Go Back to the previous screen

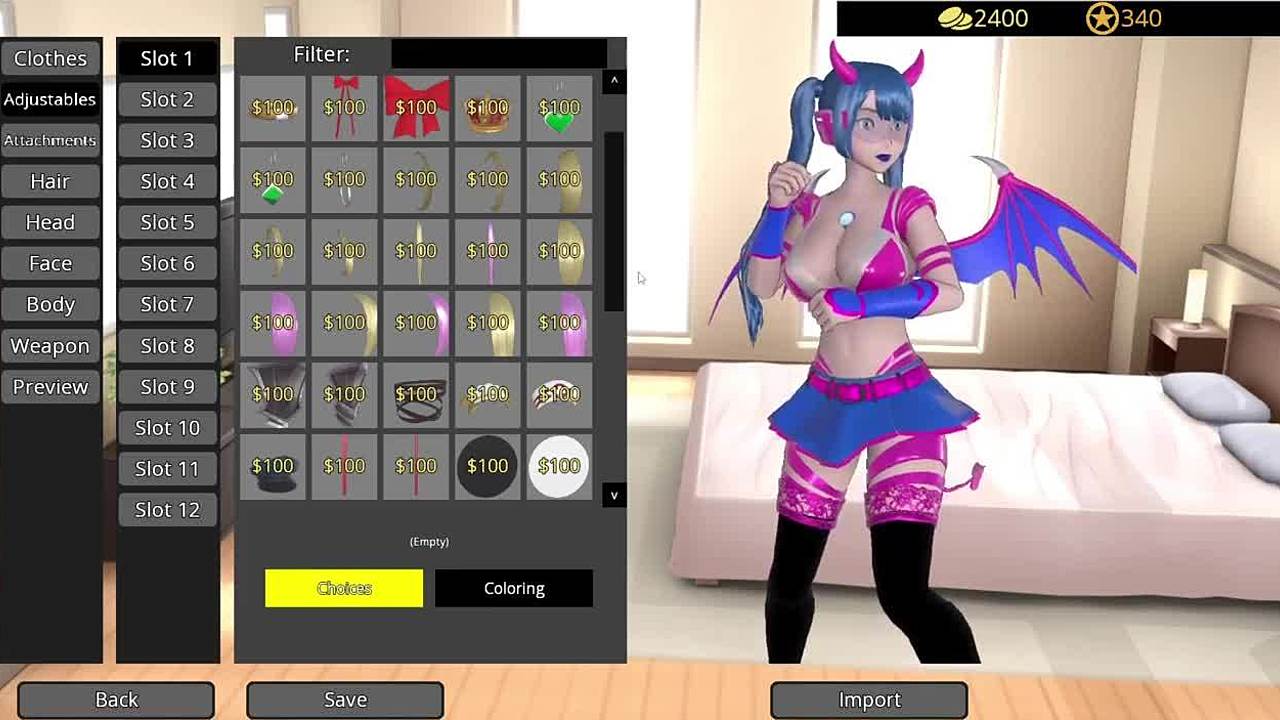click(116, 700)
